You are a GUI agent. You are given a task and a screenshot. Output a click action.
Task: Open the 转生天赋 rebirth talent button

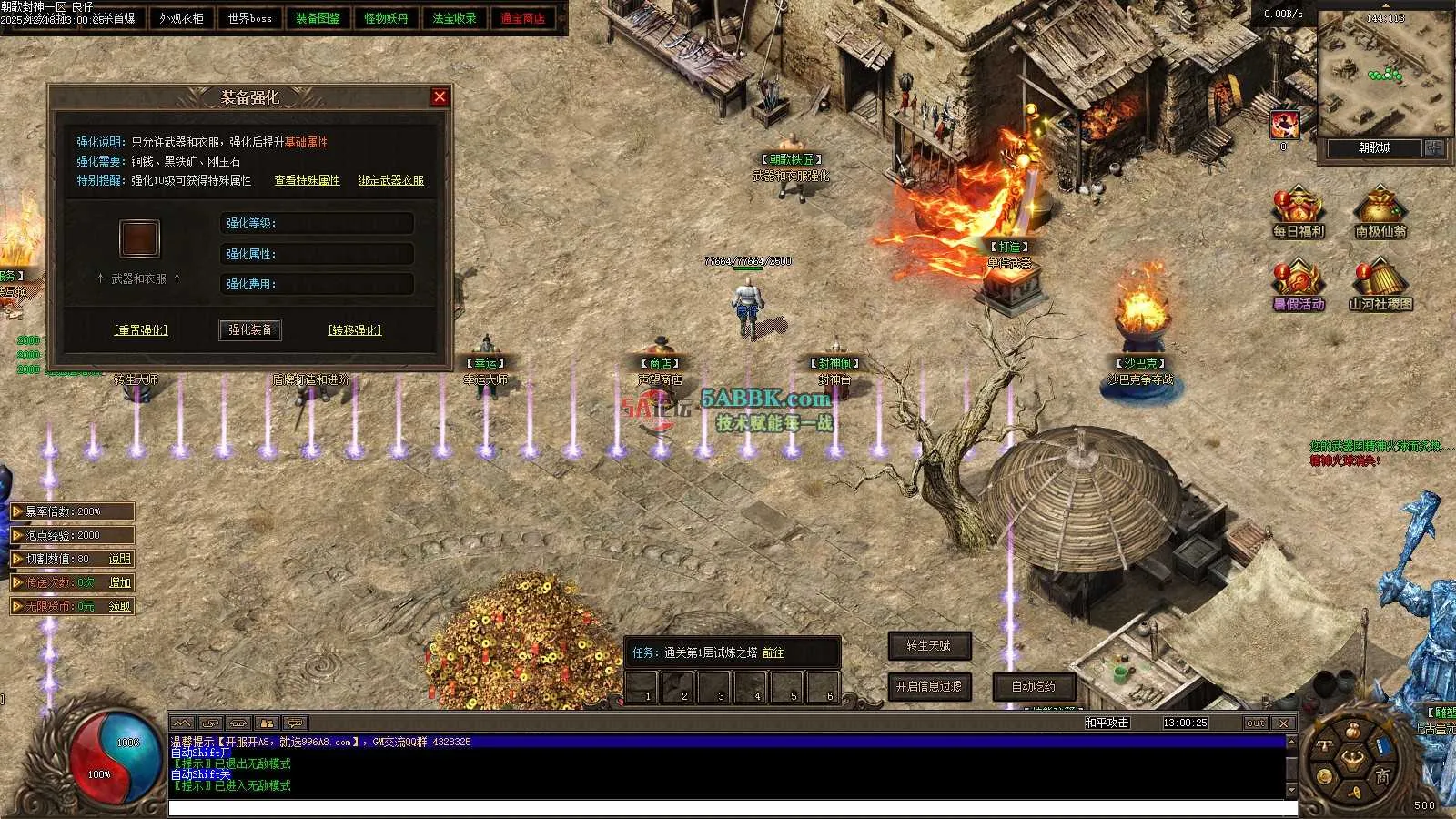coord(928,645)
